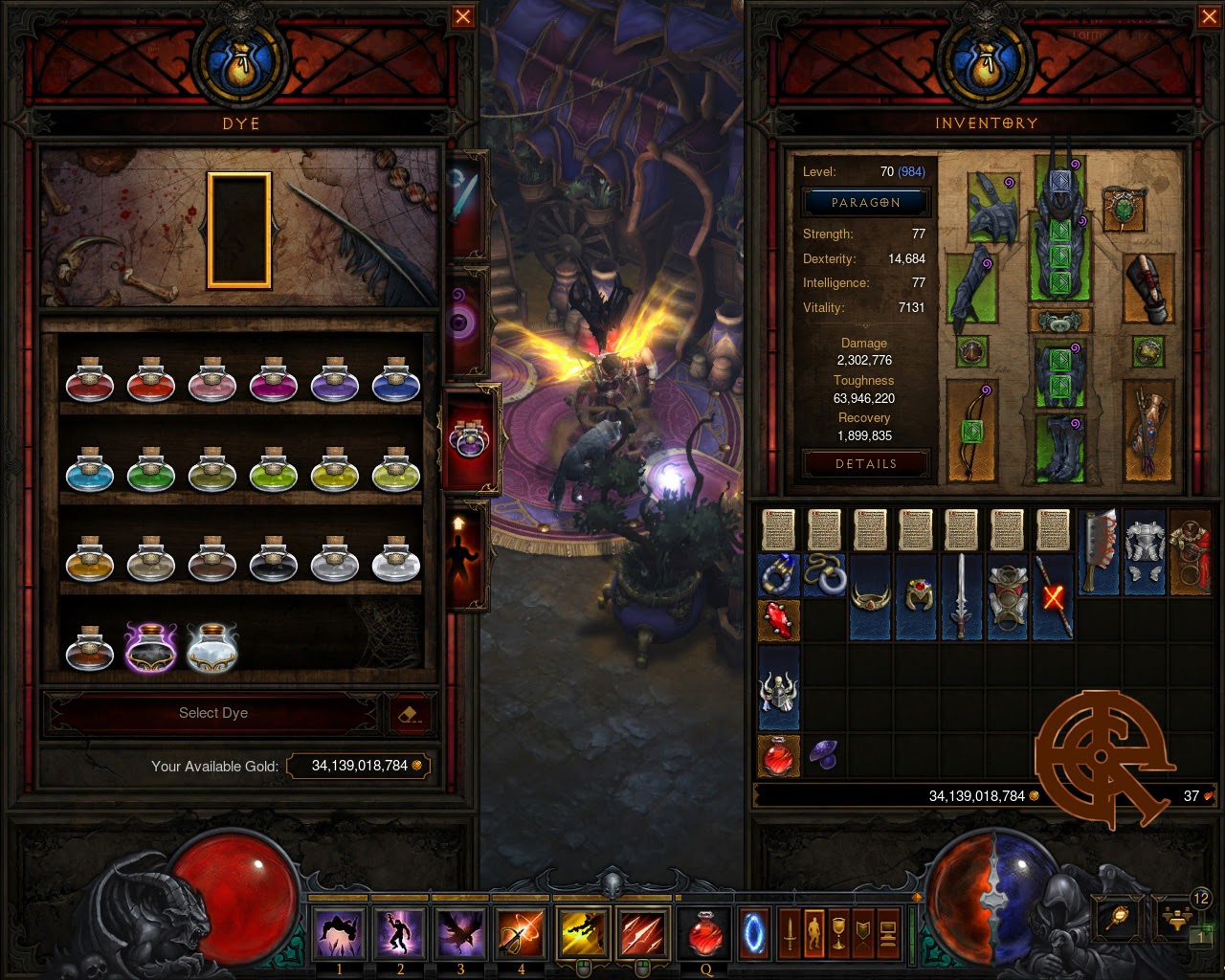This screenshot has width=1225, height=980.
Task: Open a Town Portal via the portal icon
Action: 755,933
